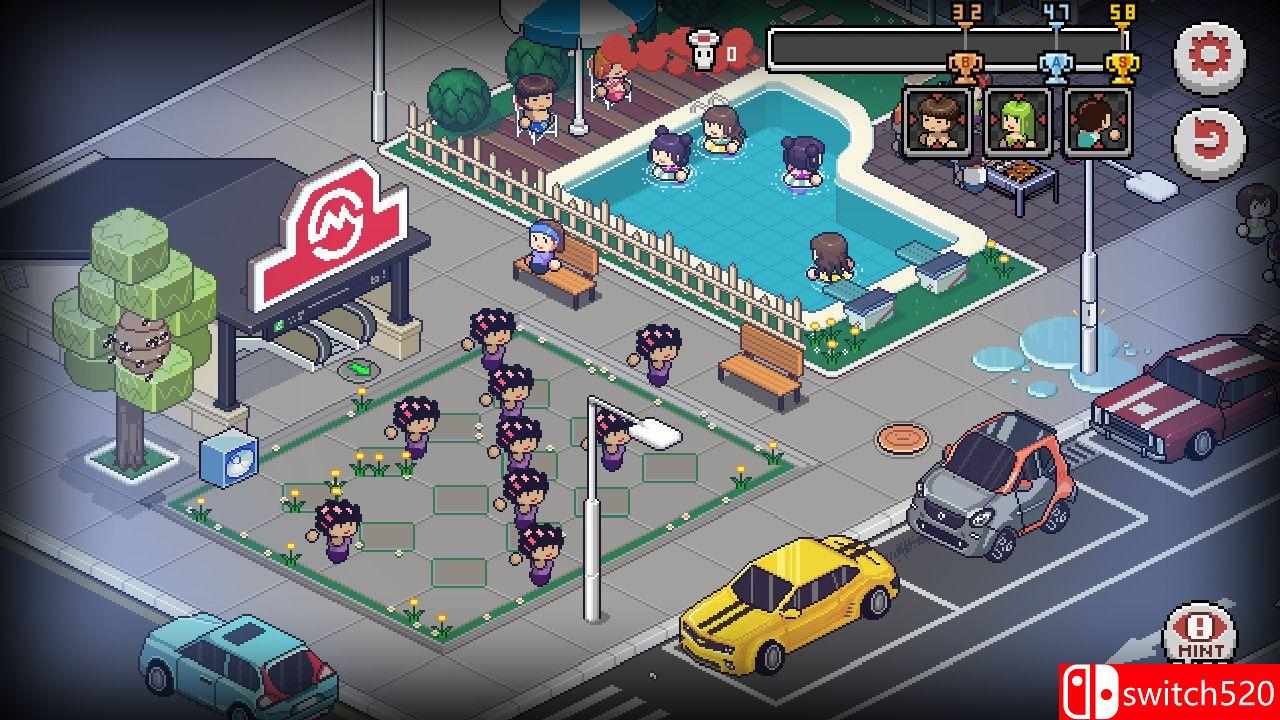The image size is (1280, 720).
Task: Click the washing machine near the tree
Action: click(227, 460)
